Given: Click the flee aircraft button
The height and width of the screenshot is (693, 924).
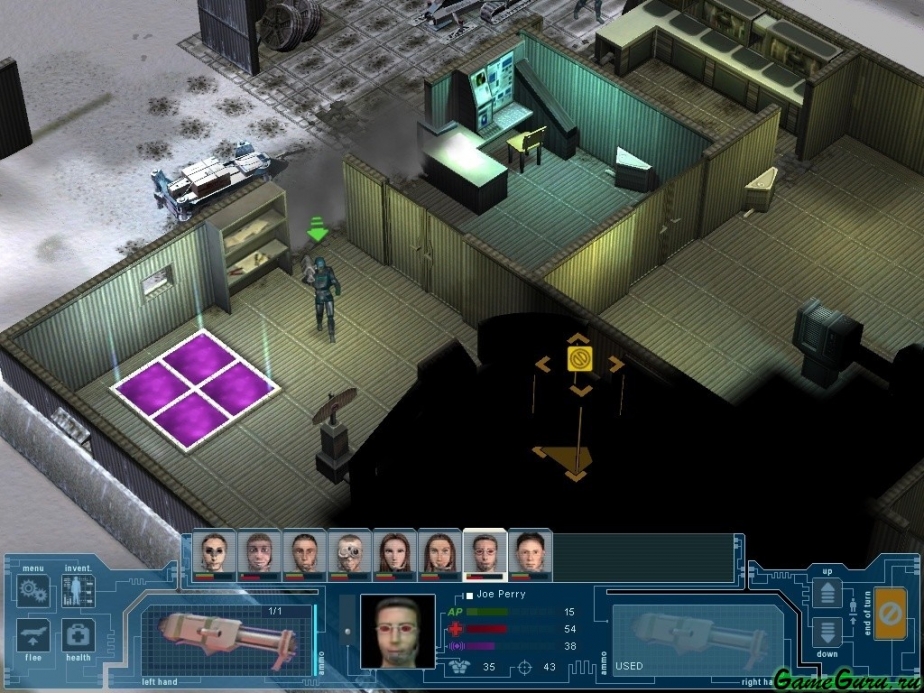Looking at the screenshot, I should 32,637.
